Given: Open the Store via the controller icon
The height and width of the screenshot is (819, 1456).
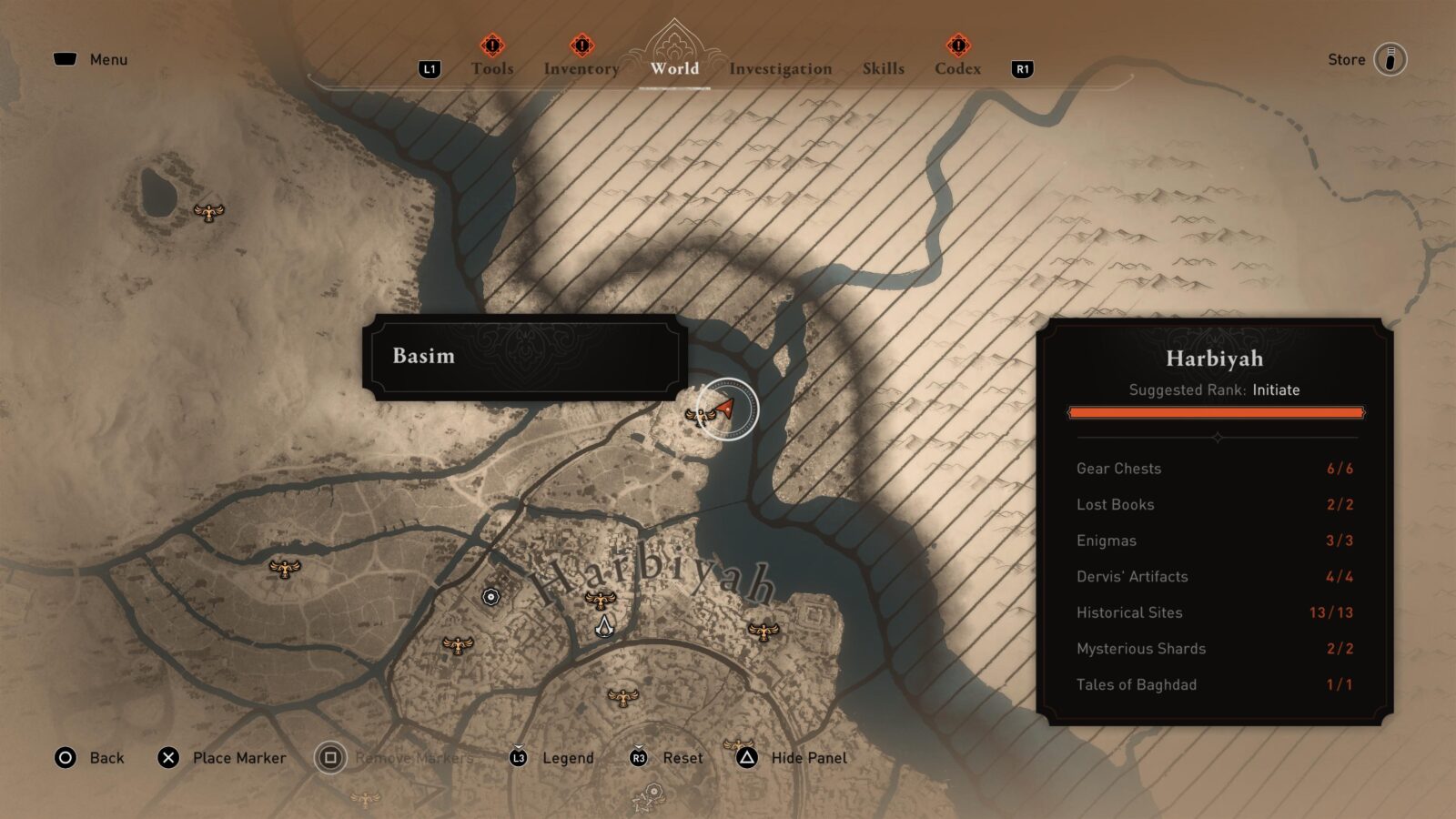Looking at the screenshot, I should tap(1391, 59).
